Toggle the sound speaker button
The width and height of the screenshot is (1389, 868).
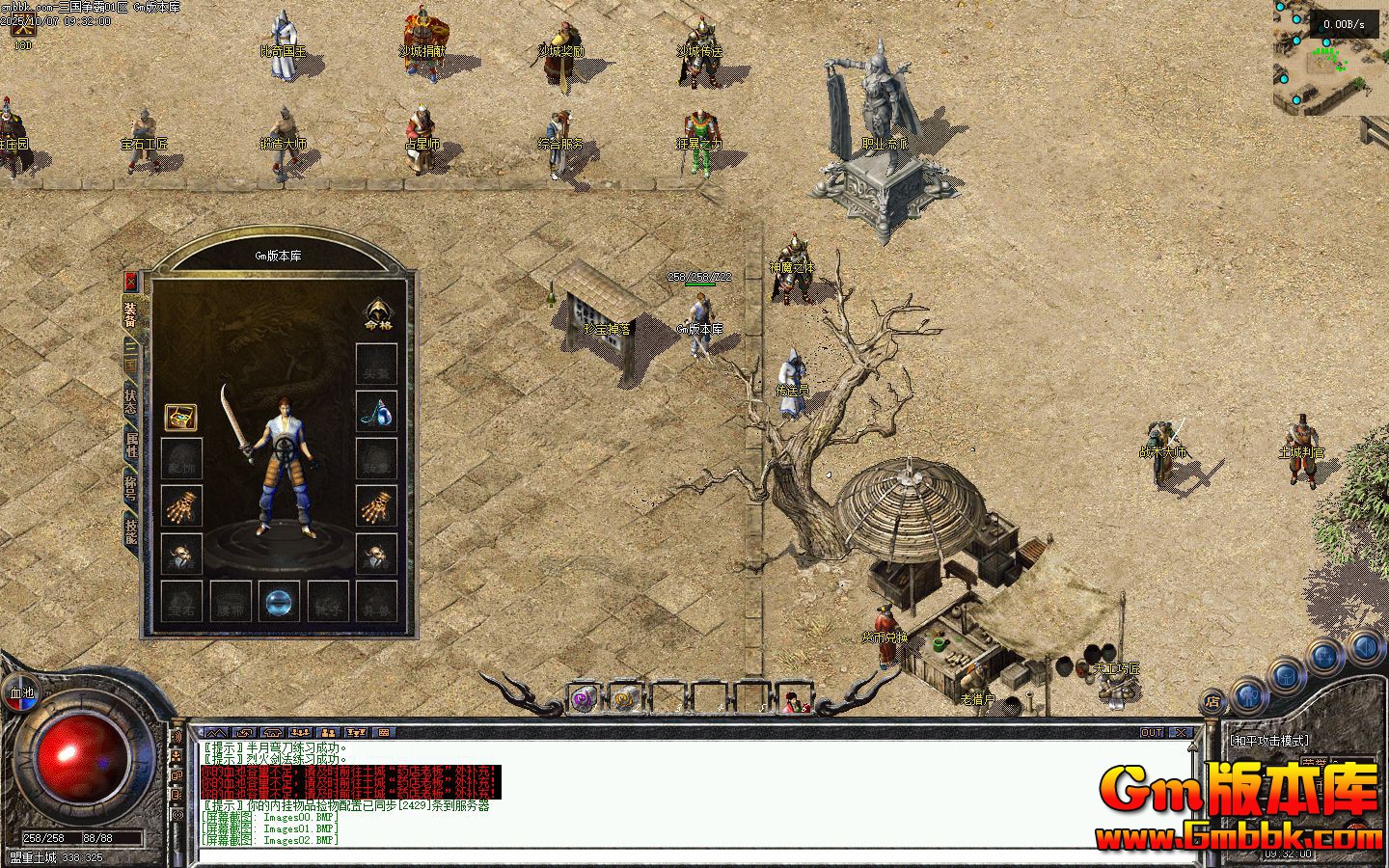(x=177, y=736)
